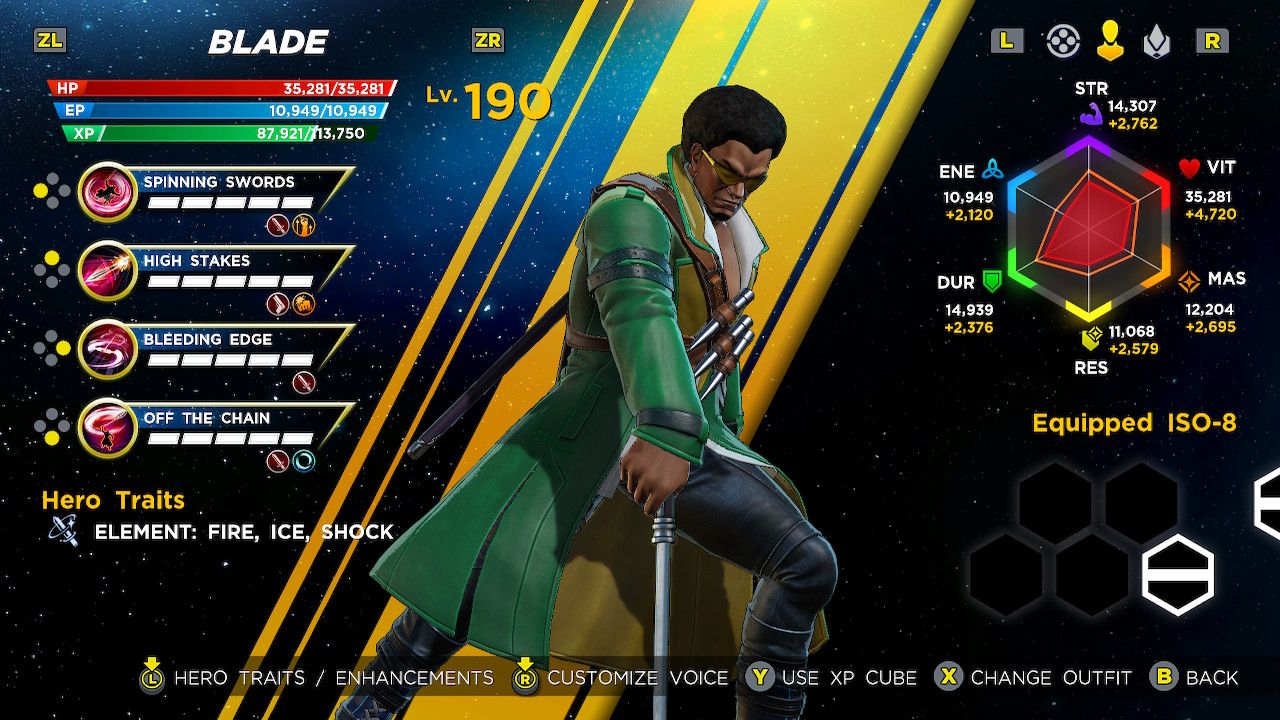Toggle the L shoulder tab selector
This screenshot has width=1280, height=720.
(x=1007, y=41)
